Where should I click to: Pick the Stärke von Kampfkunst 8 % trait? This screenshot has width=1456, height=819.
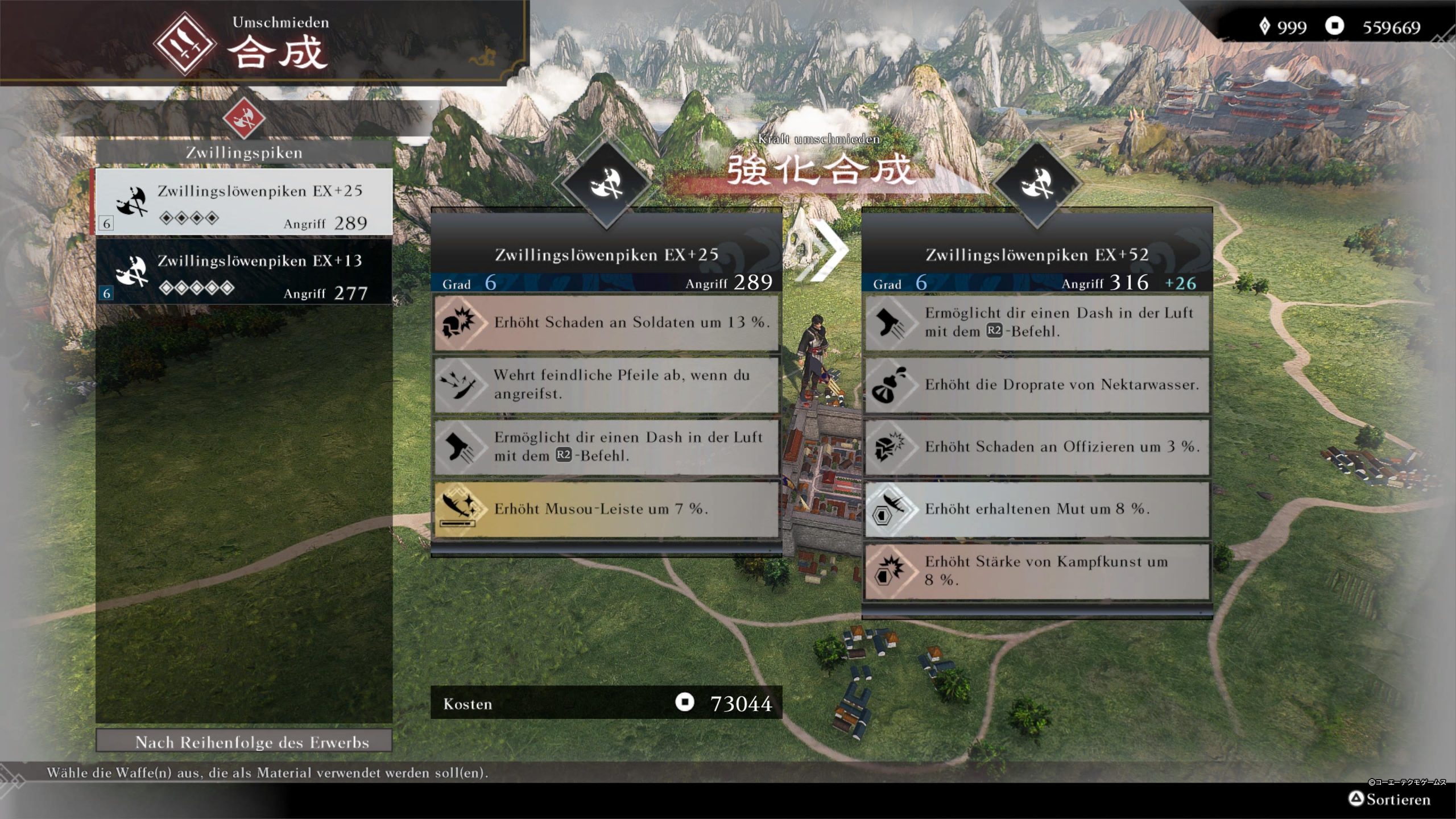(1036, 570)
